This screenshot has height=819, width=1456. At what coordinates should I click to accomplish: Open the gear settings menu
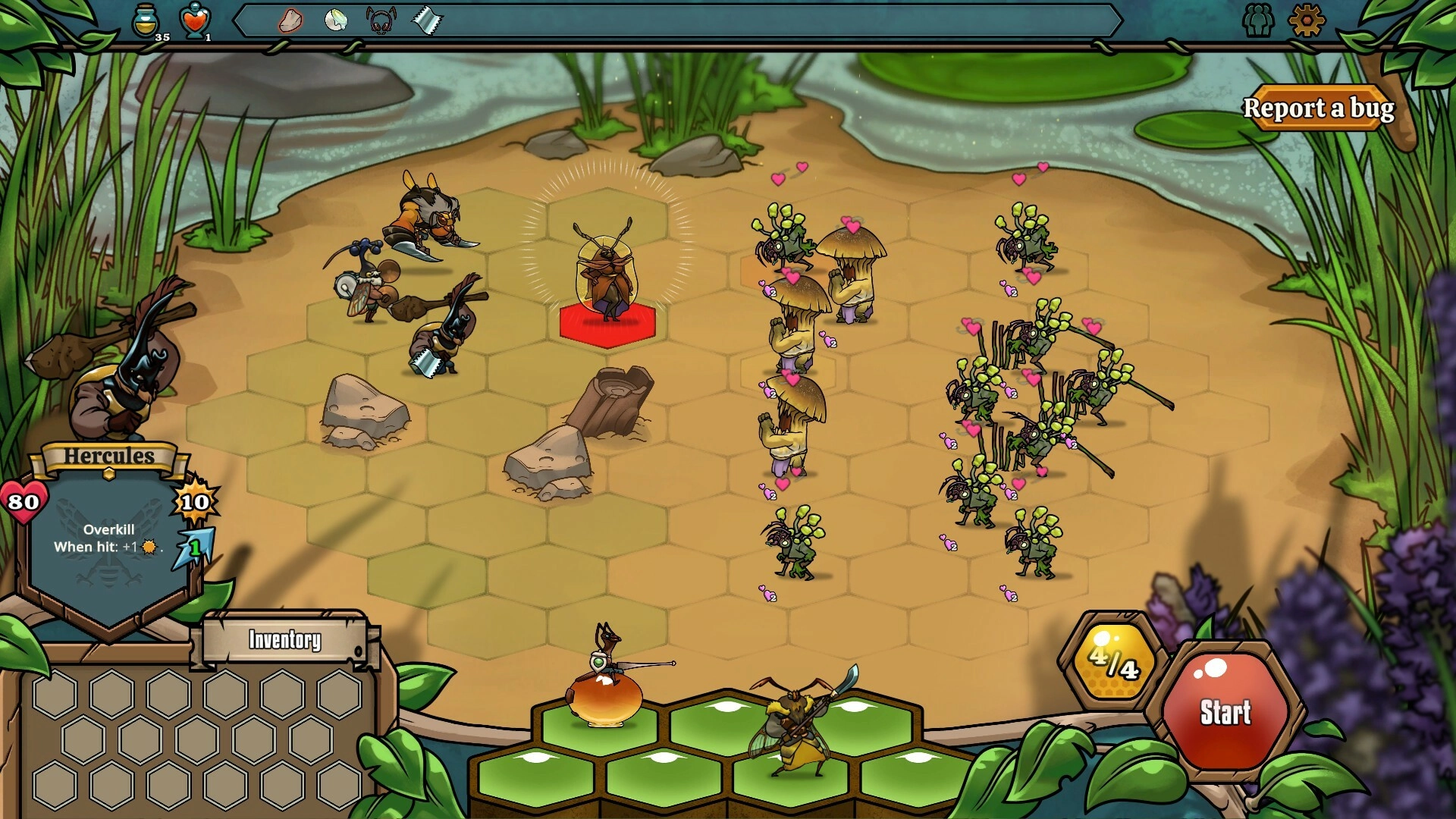click(1306, 20)
